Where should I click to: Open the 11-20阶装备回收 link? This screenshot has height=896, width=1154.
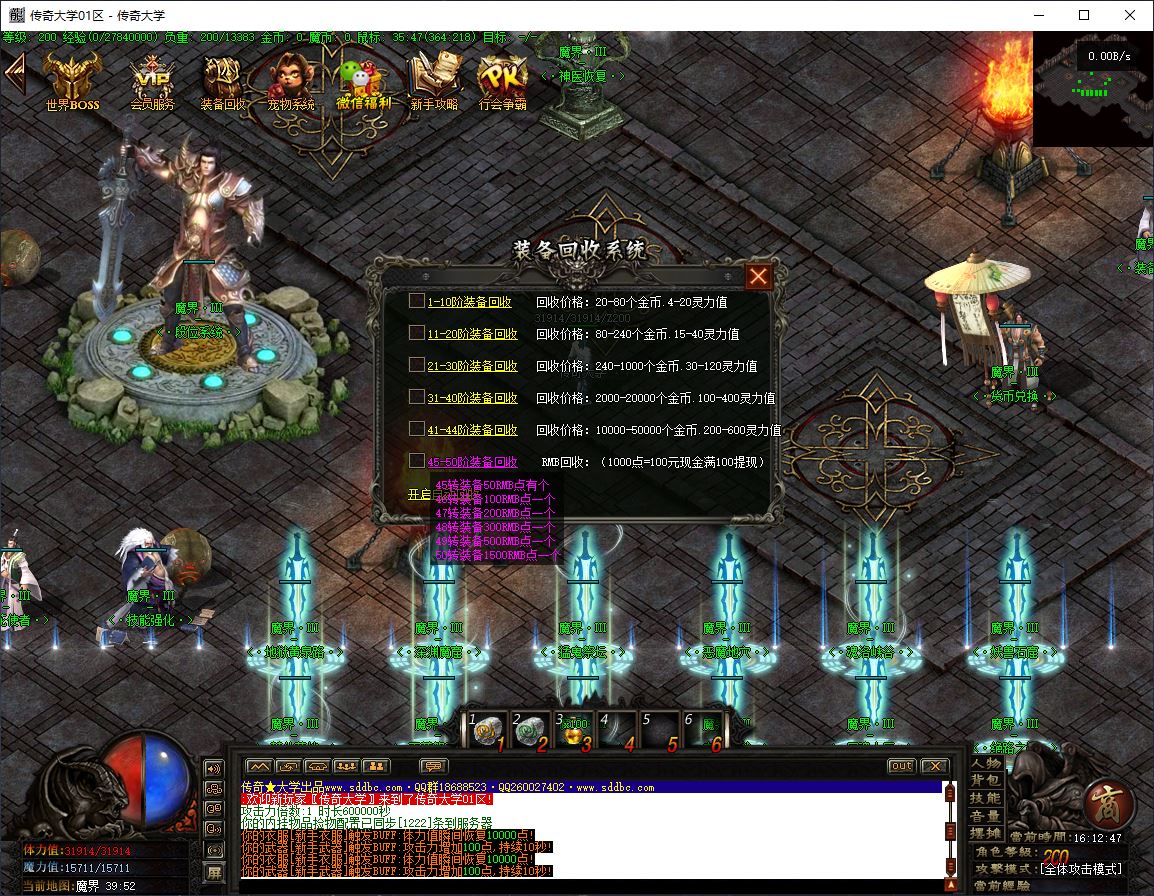[472, 334]
